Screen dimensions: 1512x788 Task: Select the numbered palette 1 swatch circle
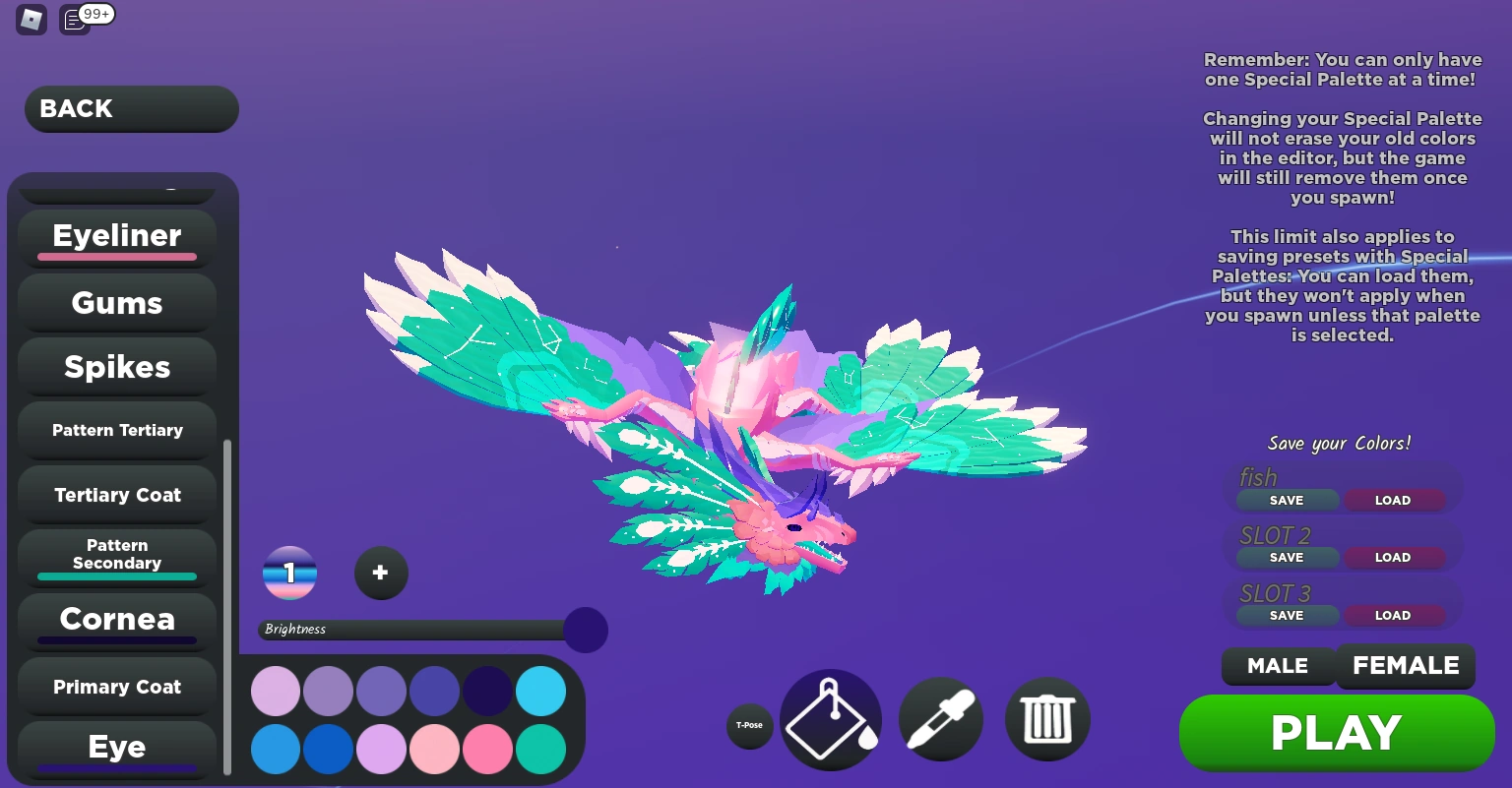click(289, 573)
